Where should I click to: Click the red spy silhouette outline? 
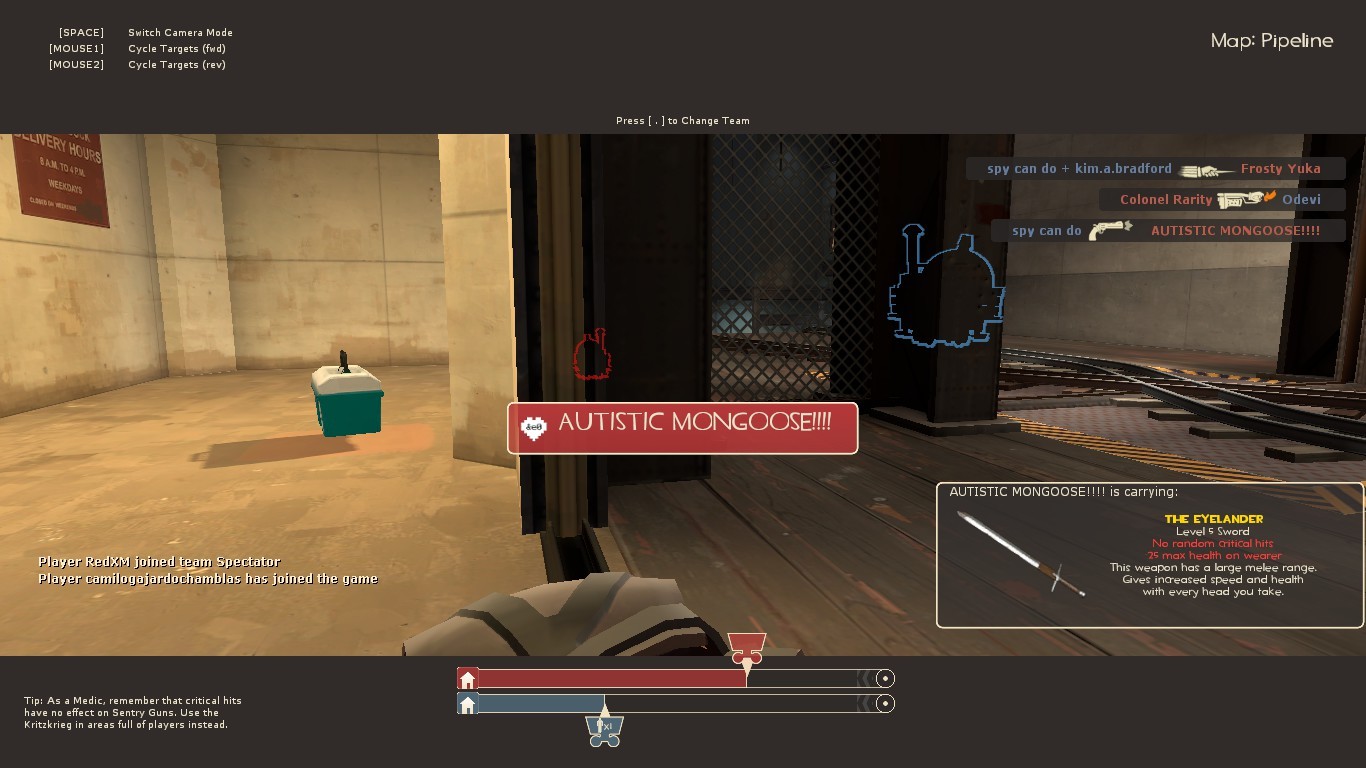pos(592,354)
